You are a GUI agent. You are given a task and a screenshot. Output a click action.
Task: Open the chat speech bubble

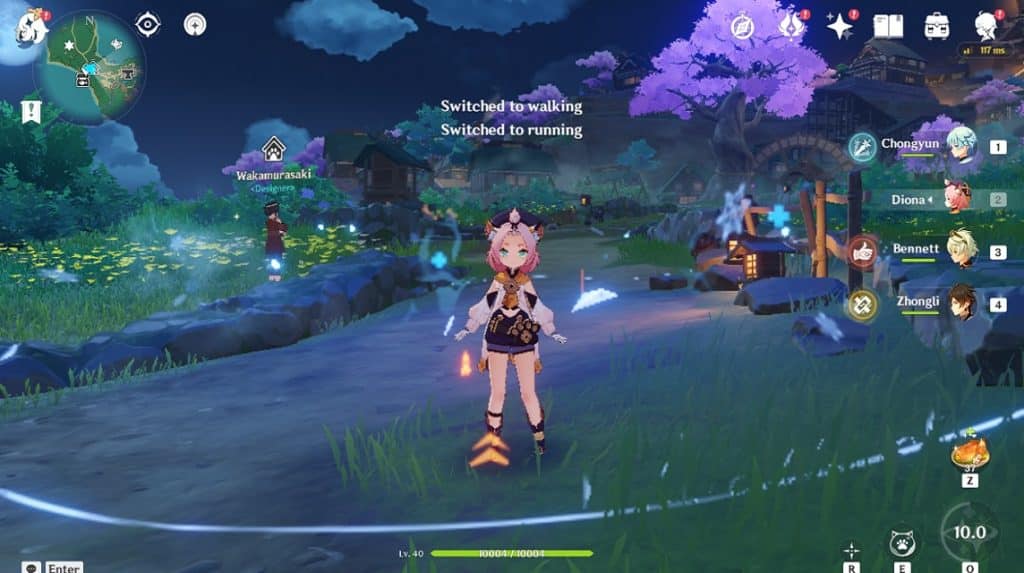[x=31, y=567]
